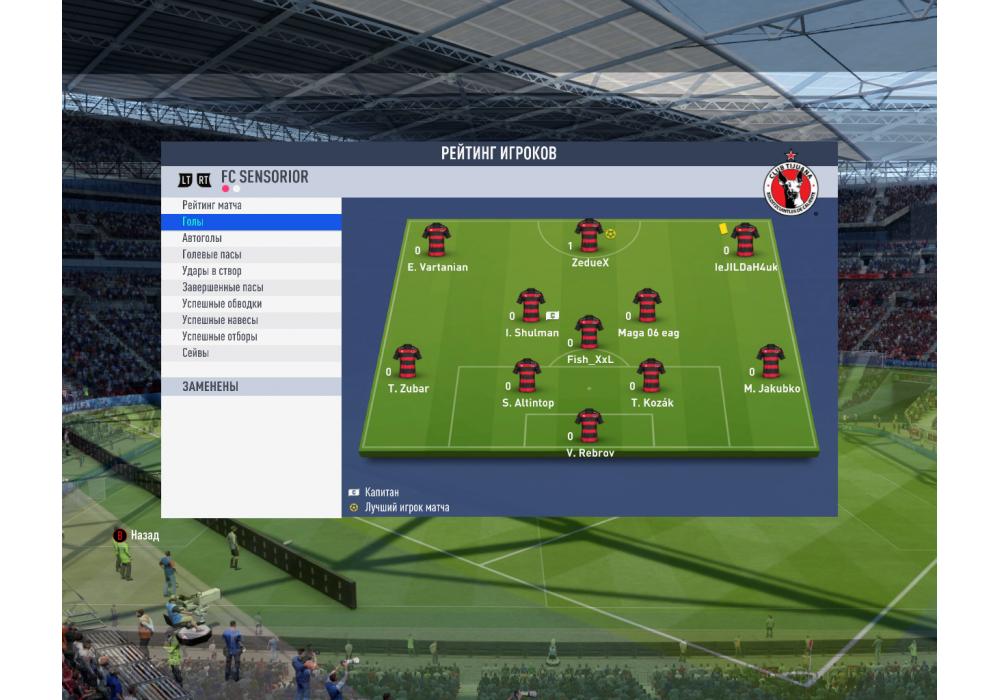Pick E. Vartanian's shirt on the formation
Screen dimensions: 1000x700
(437, 240)
